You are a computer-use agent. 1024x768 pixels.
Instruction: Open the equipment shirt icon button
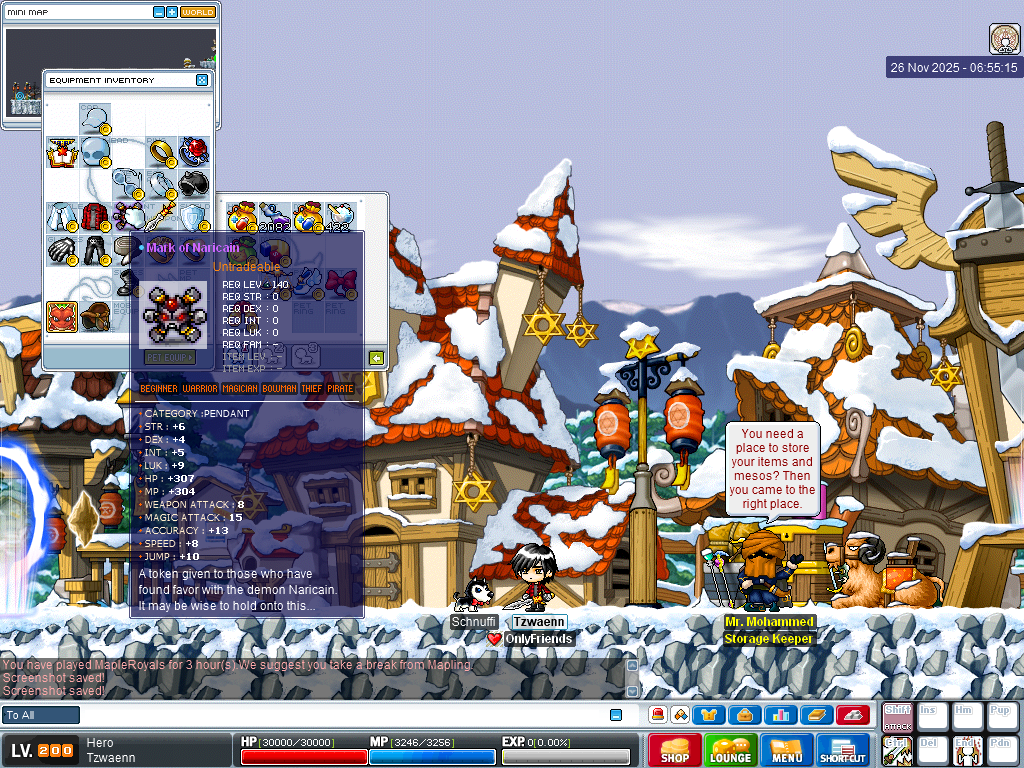click(x=710, y=715)
